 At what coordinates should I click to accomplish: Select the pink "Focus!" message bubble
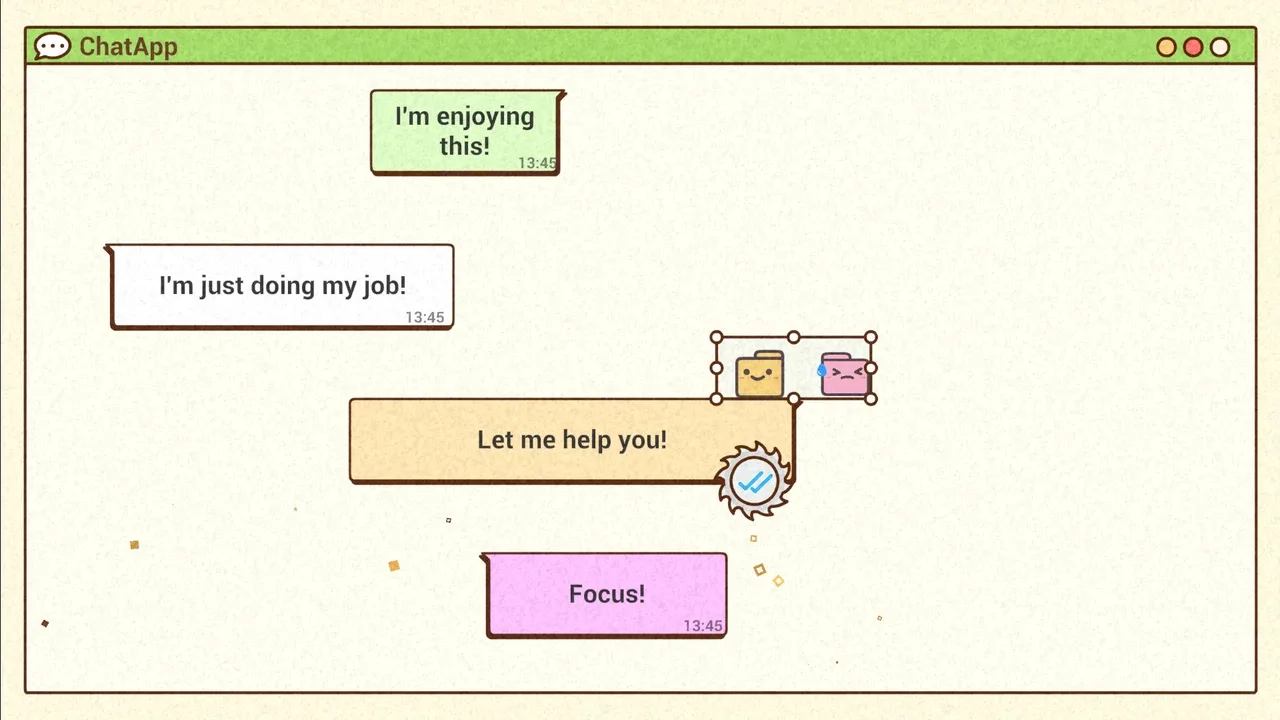pyautogui.click(x=606, y=594)
